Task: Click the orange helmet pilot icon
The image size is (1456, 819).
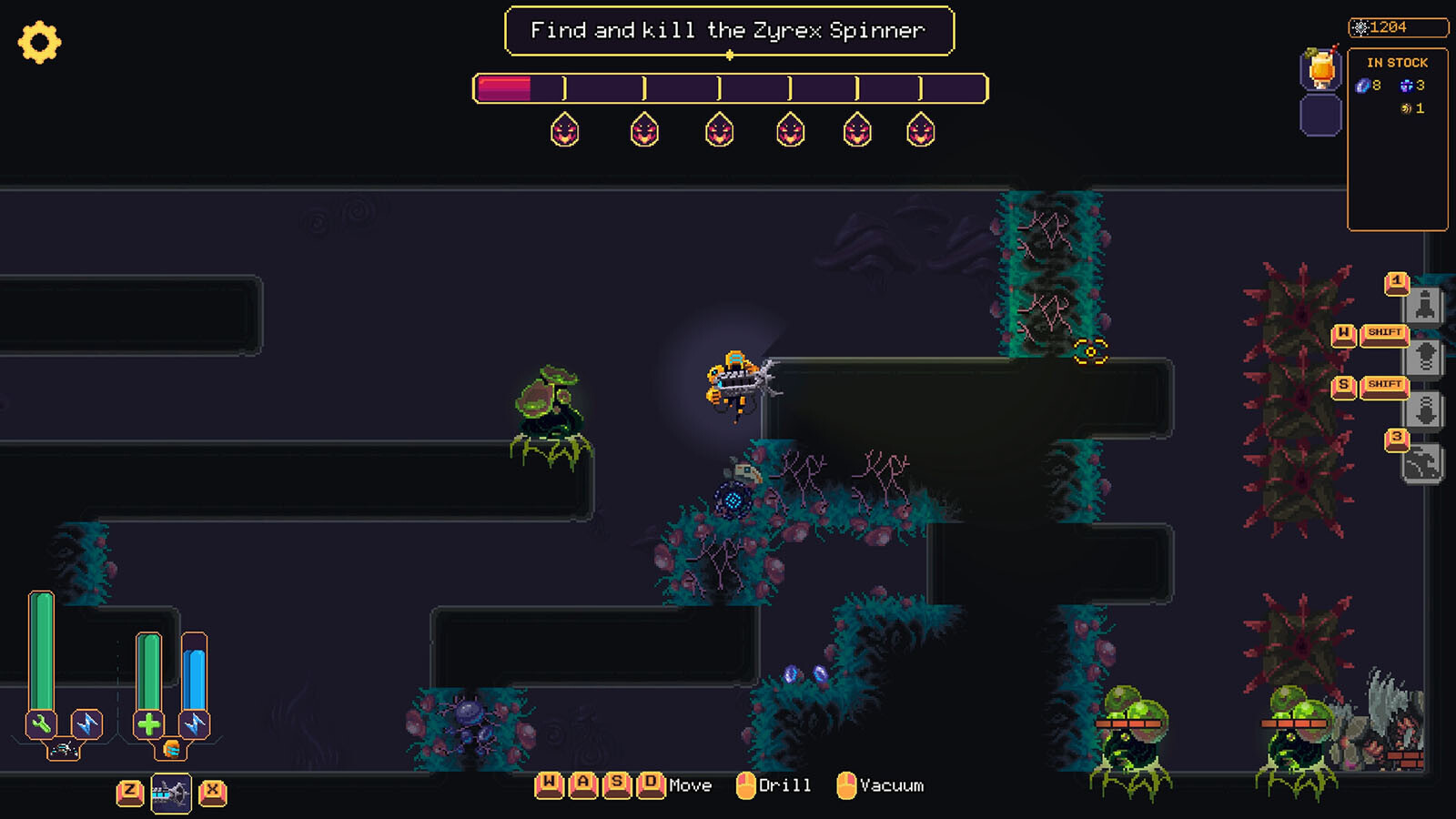Action: 171,749
